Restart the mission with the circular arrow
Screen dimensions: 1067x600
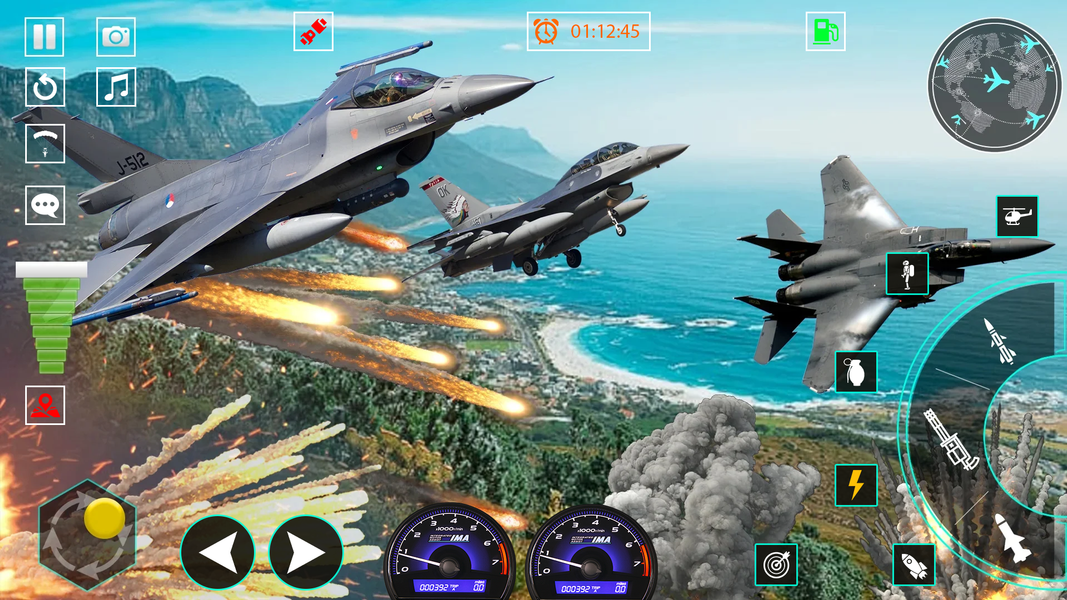click(44, 87)
